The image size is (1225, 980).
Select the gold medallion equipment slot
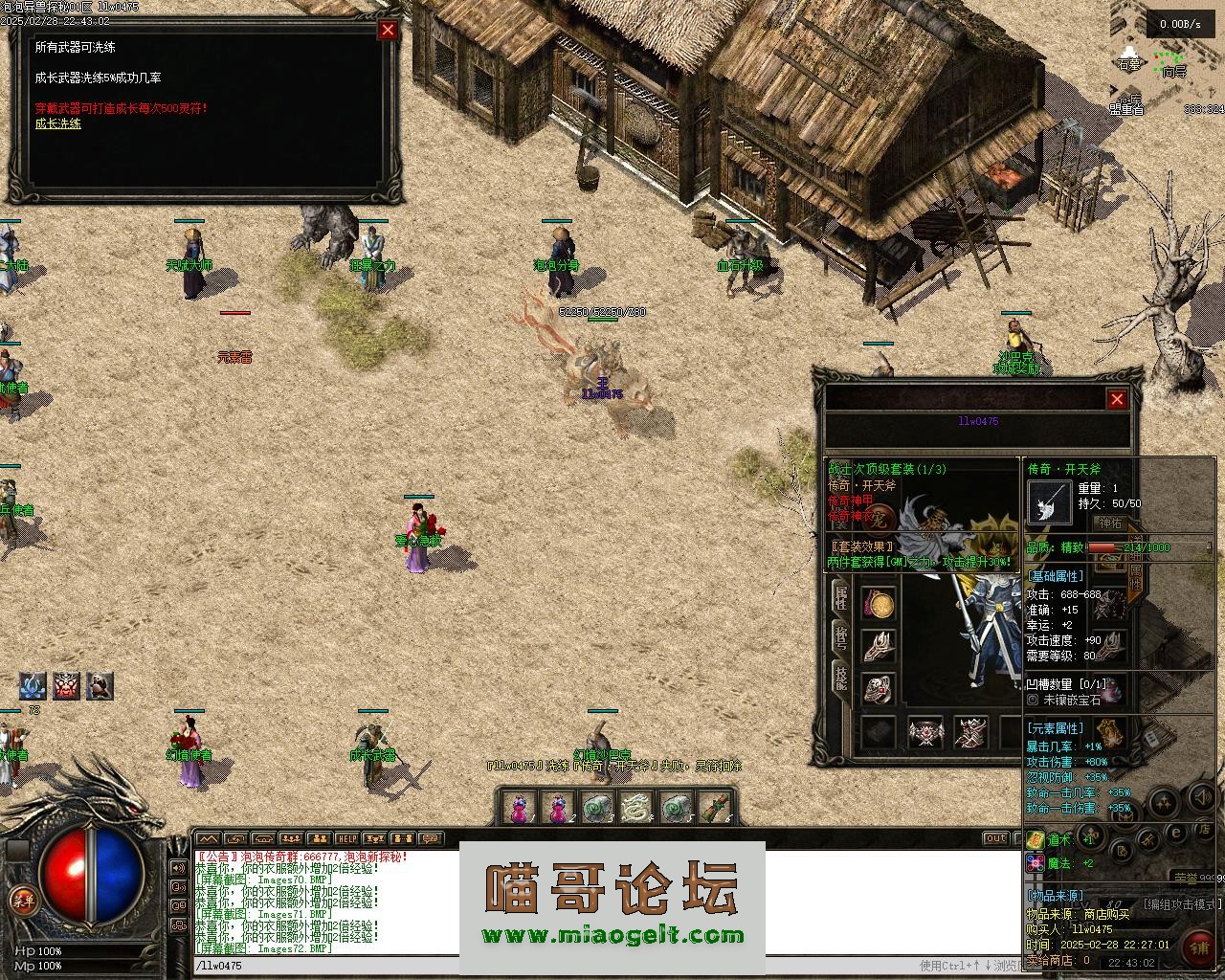[x=880, y=605]
